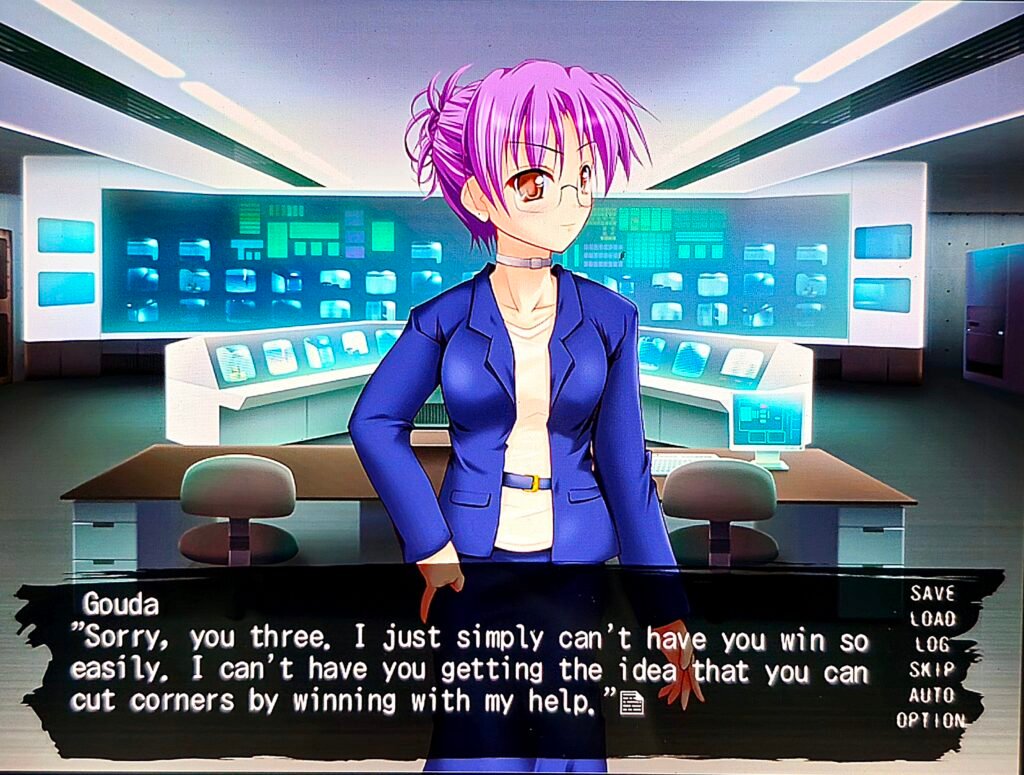The width and height of the screenshot is (1024, 775).
Task: Click the SAVE menu option
Action: (x=932, y=593)
